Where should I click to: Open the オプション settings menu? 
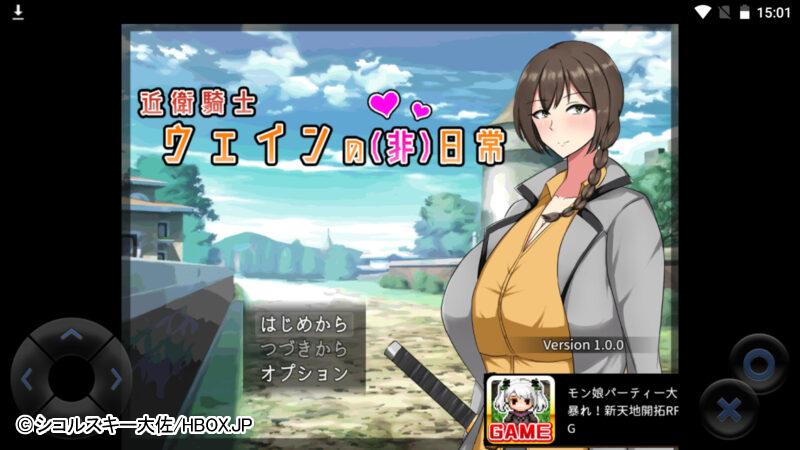(x=304, y=373)
